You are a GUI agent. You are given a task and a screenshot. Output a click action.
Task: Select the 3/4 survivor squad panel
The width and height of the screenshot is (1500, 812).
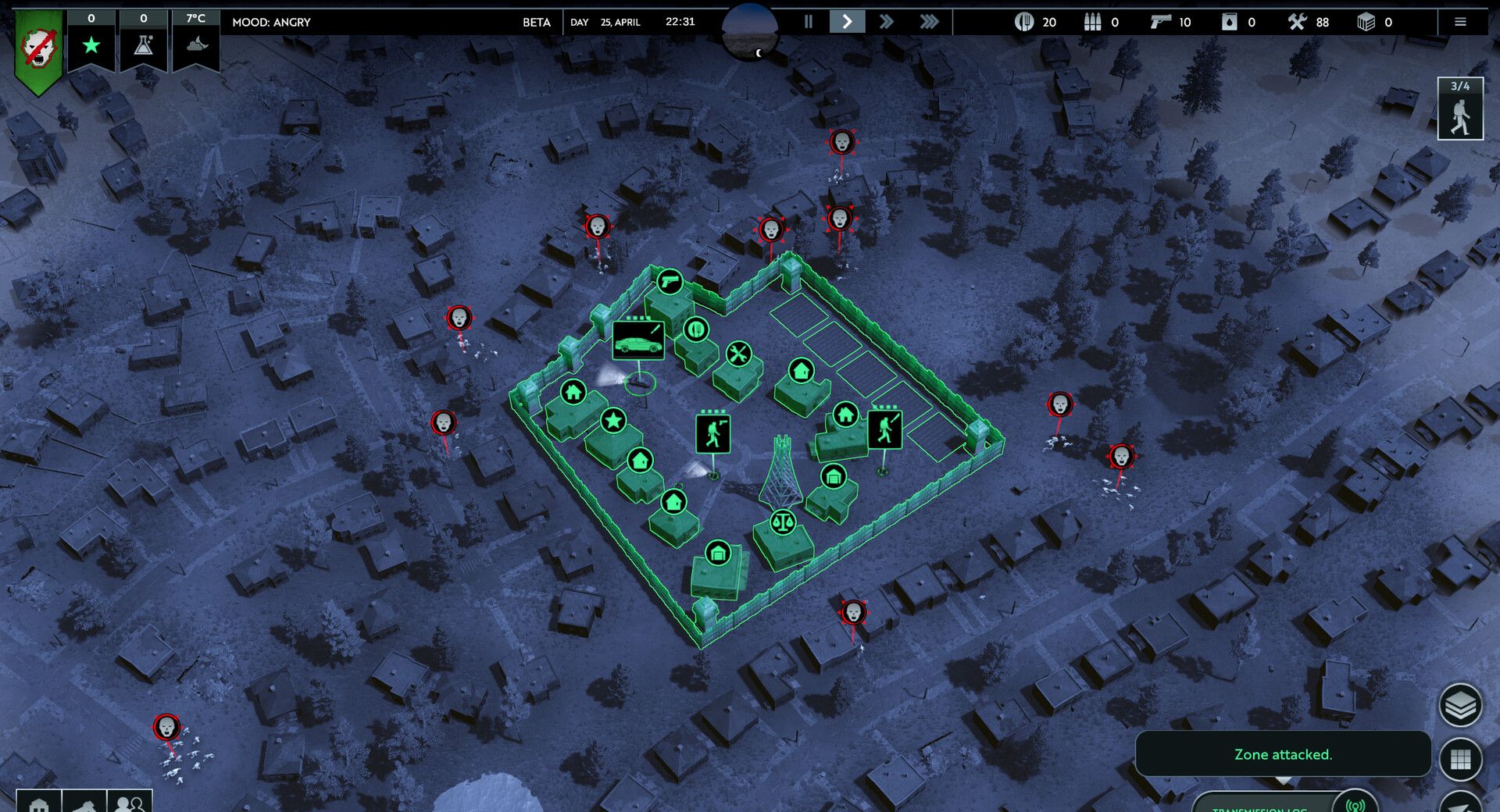coord(1459,109)
